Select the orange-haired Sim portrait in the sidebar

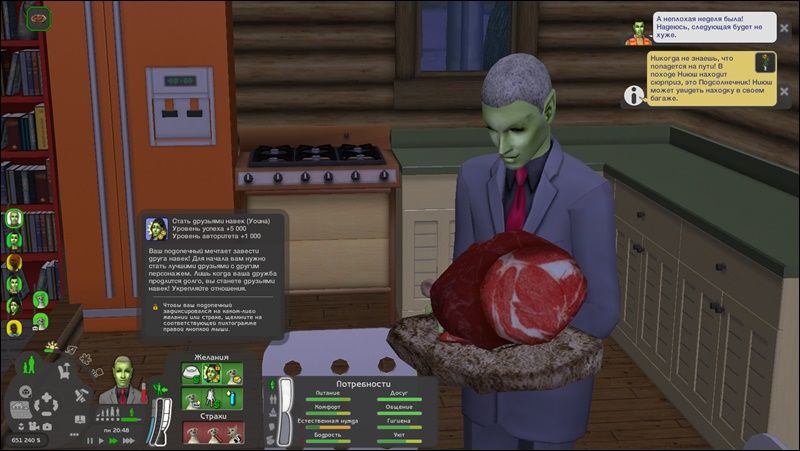[x=14, y=263]
